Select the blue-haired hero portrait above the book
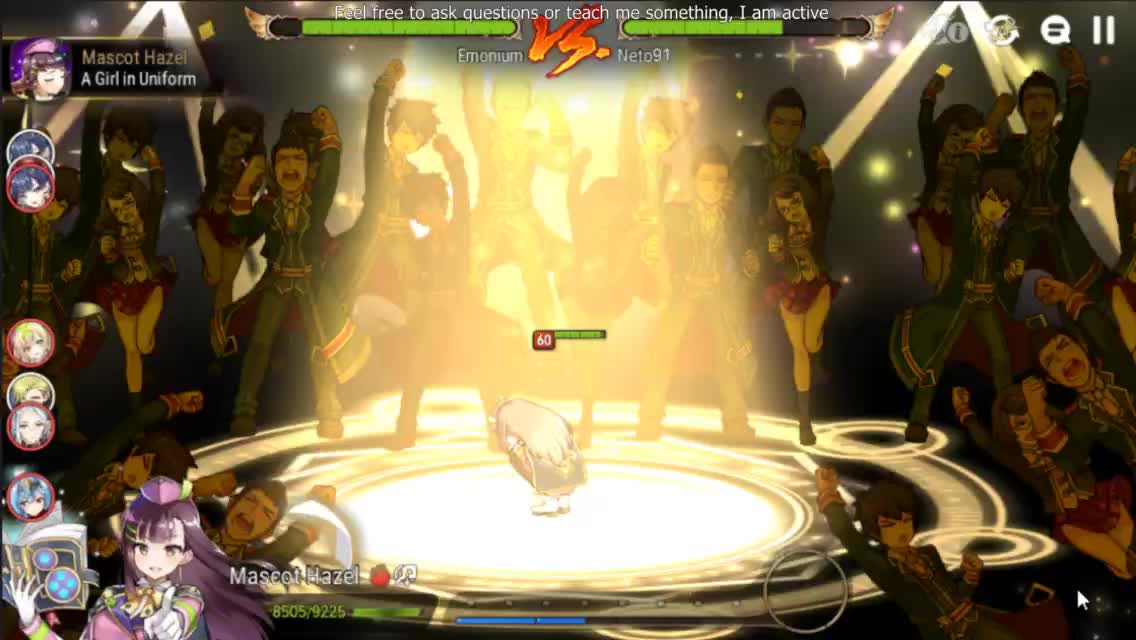The image size is (1136, 640). (x=30, y=496)
